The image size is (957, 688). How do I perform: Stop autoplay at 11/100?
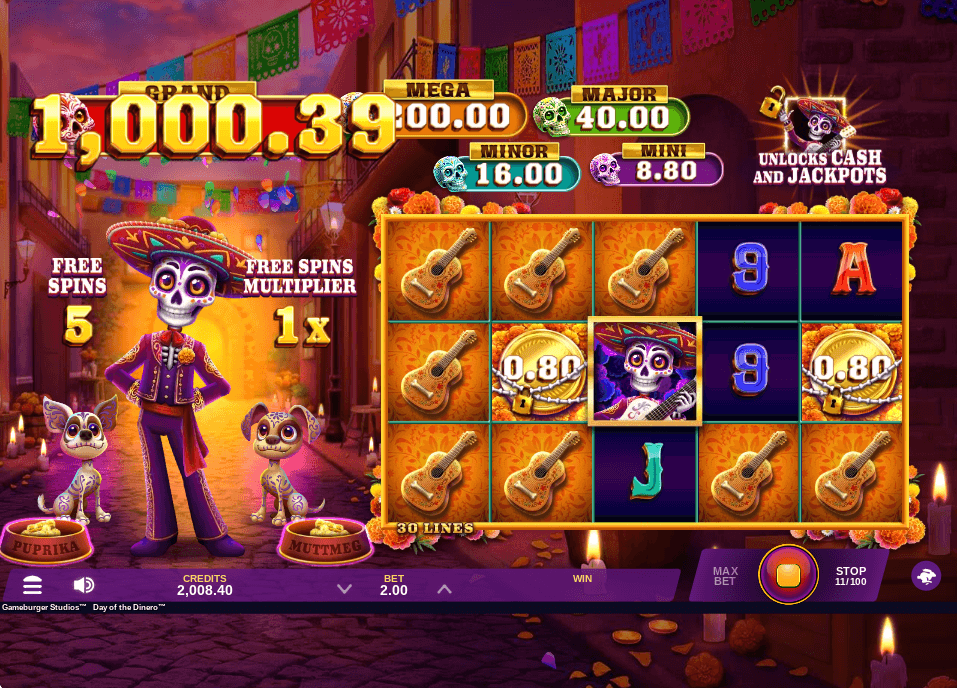[851, 576]
